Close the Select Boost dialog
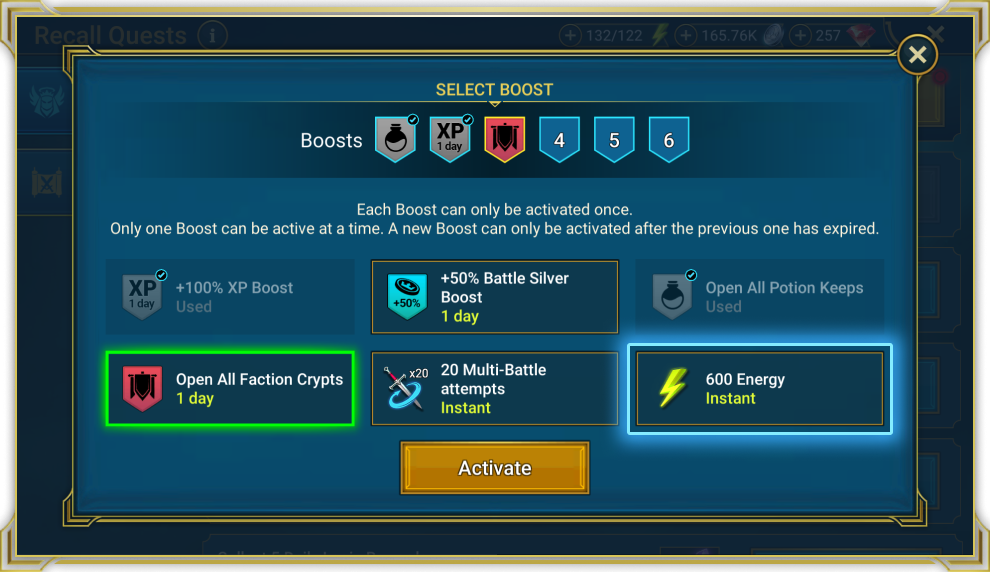The height and width of the screenshot is (572, 990). click(917, 55)
